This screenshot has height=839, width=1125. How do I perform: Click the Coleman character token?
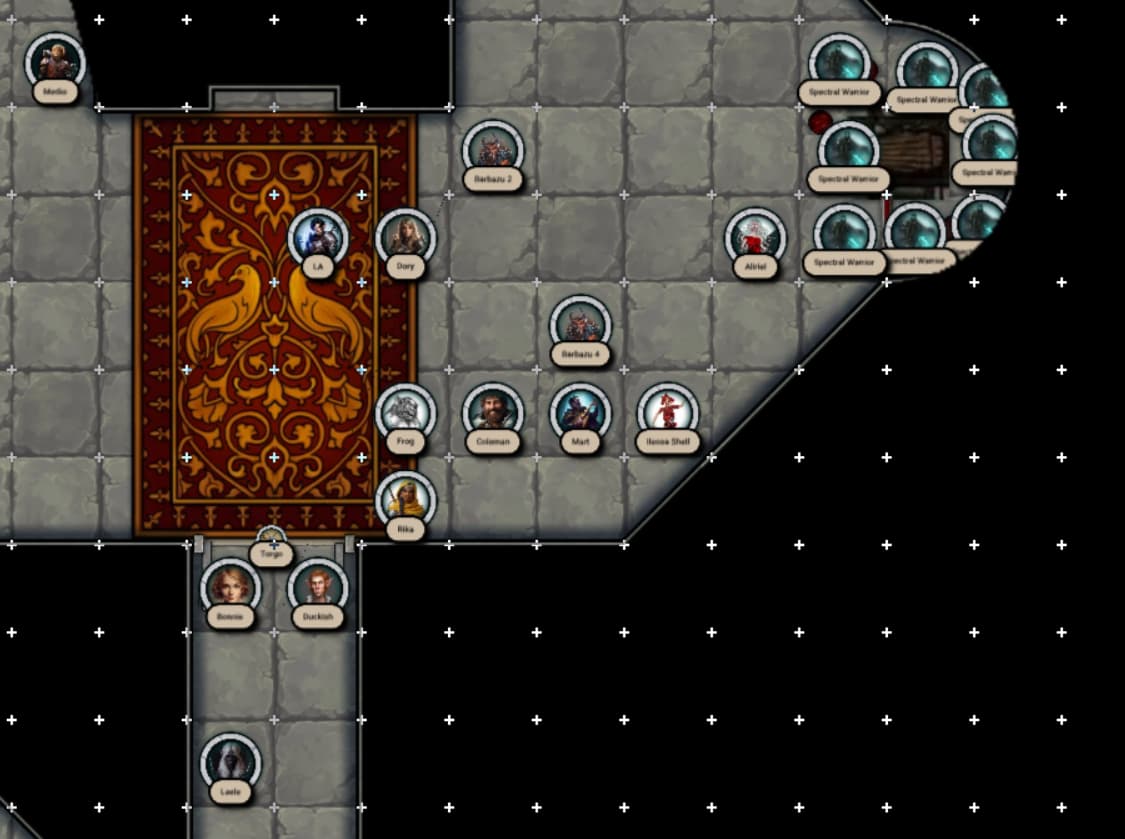[493, 413]
